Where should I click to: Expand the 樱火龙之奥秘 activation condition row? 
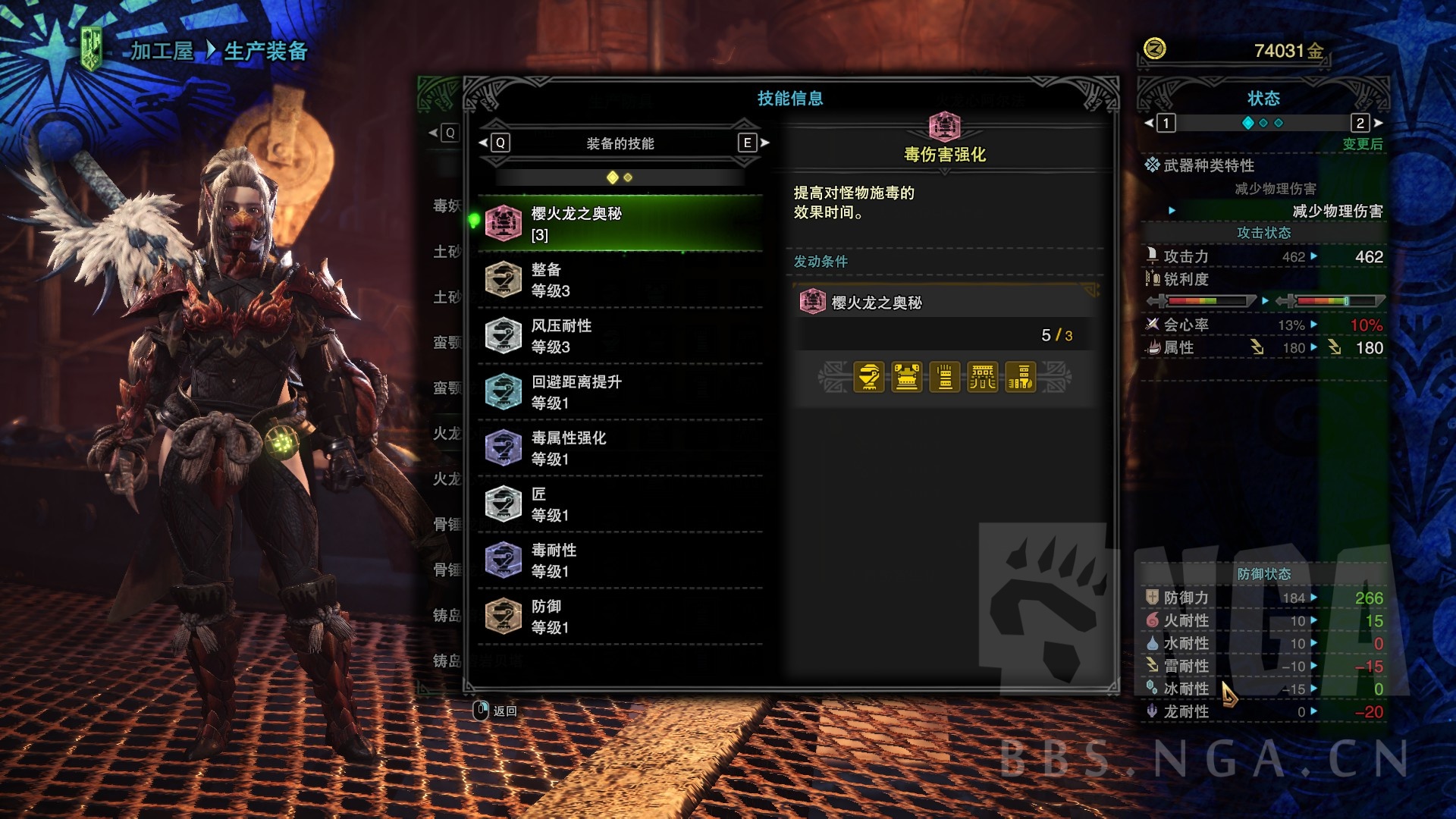943,302
